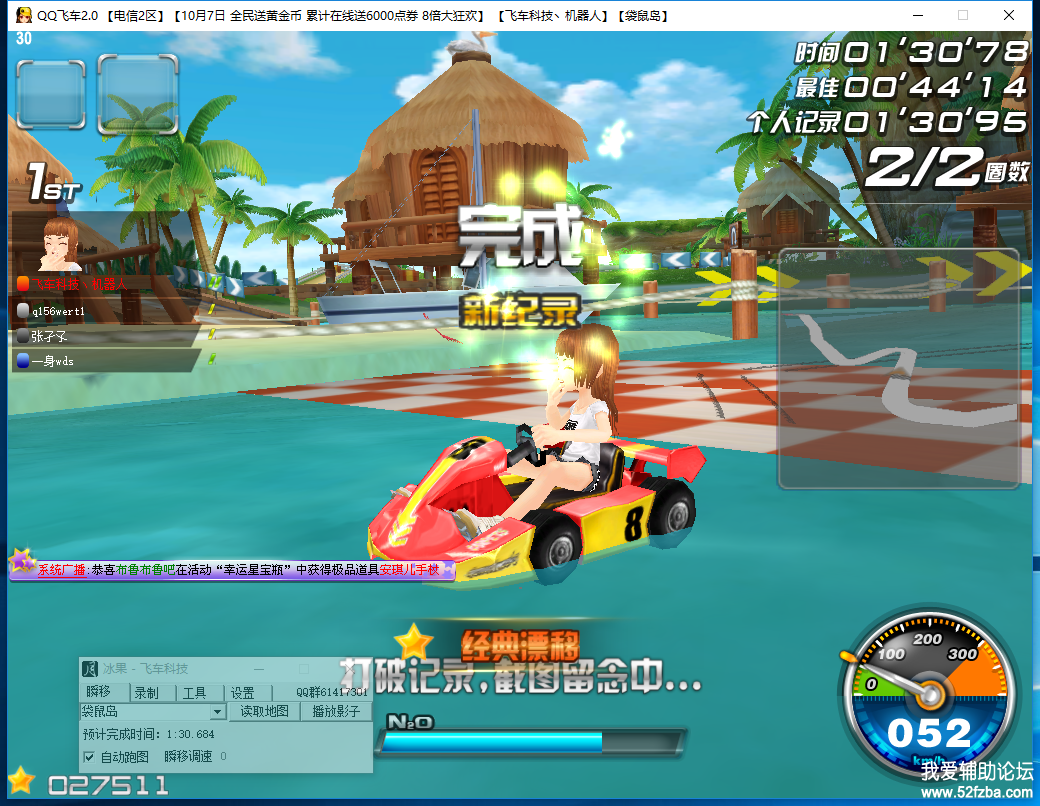Switch to the 工具 tab
Image resolution: width=1040 pixels, height=806 pixels.
[x=194, y=693]
